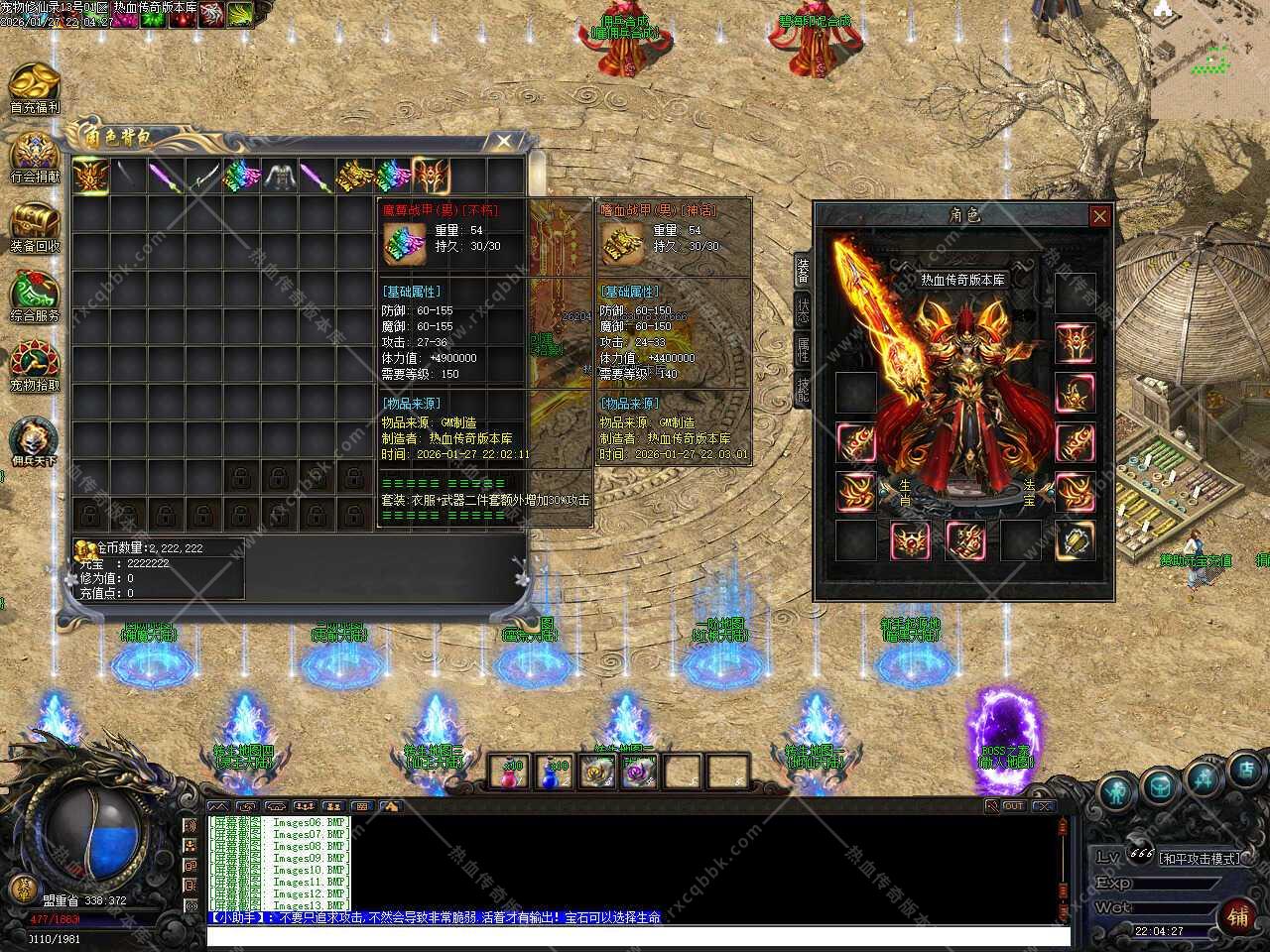Click the OUT button above the chat
Image resolution: width=1270 pixels, height=952 pixels.
(1013, 806)
